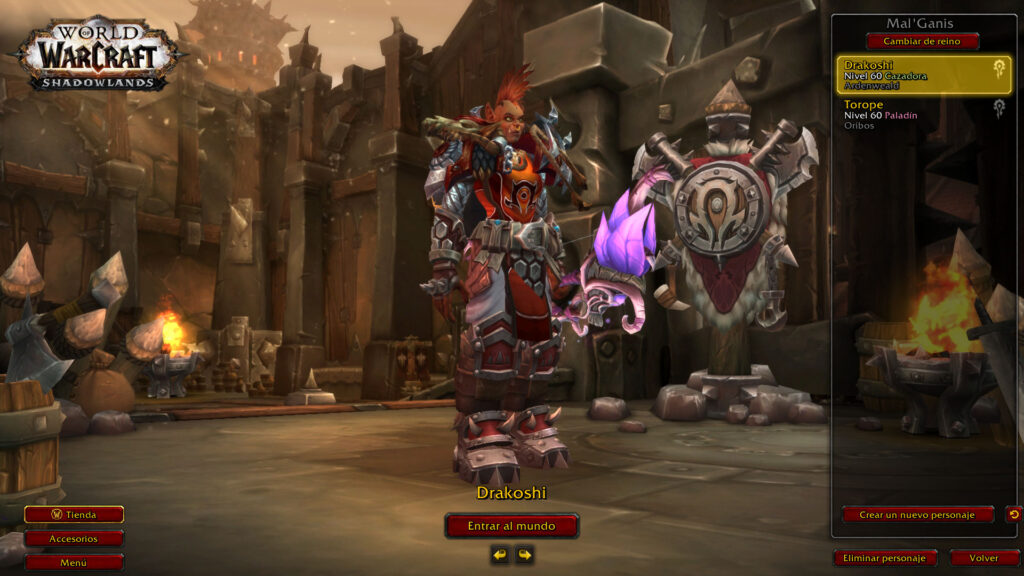The height and width of the screenshot is (576, 1024).
Task: Open the Menú button
Action: [x=75, y=562]
